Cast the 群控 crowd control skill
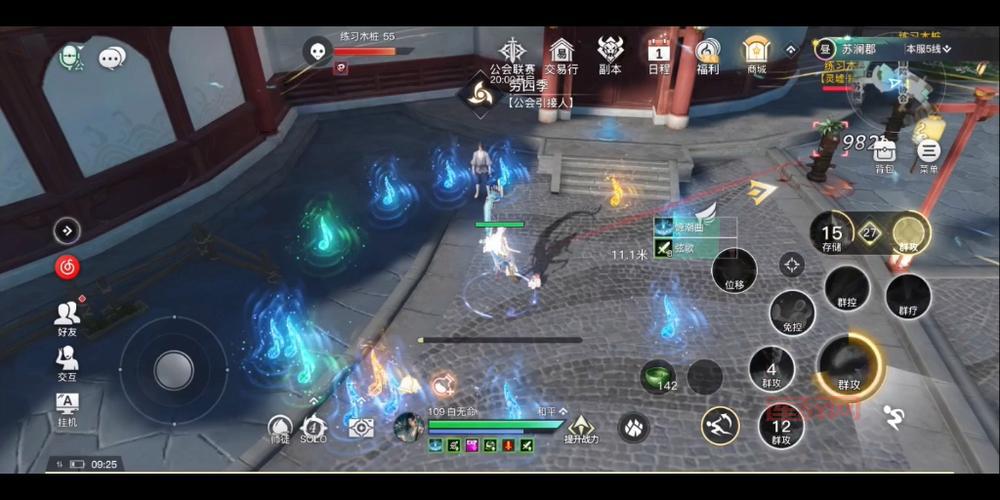The image size is (1000, 500). [x=846, y=288]
